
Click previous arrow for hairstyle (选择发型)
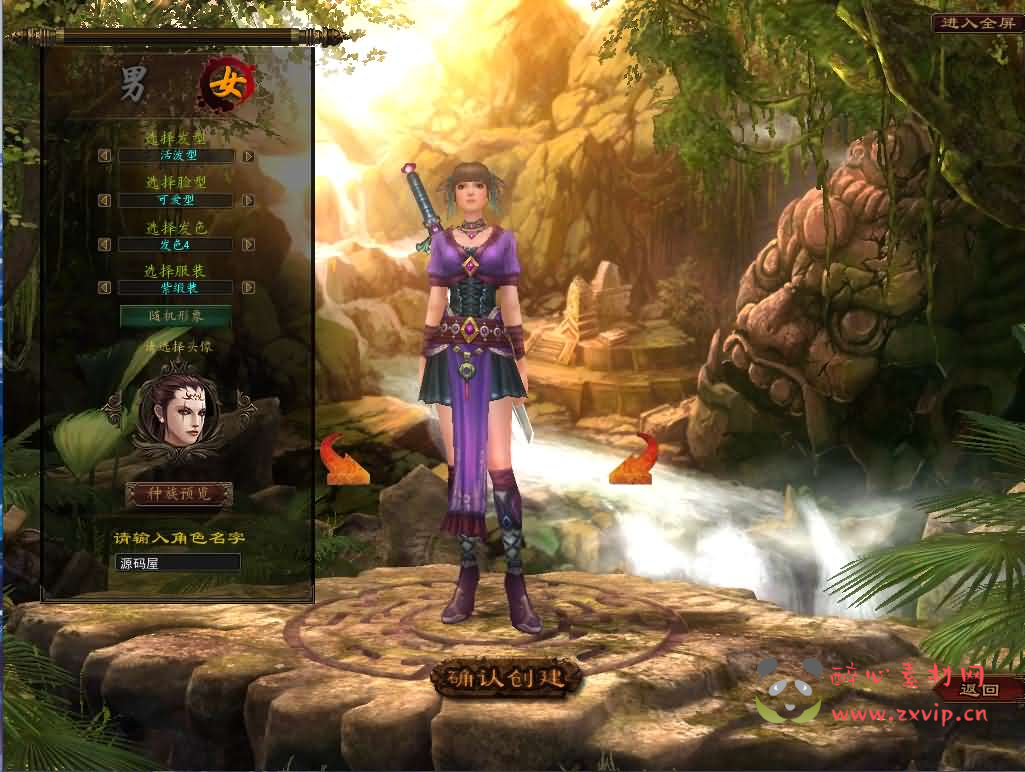pyautogui.click(x=104, y=156)
